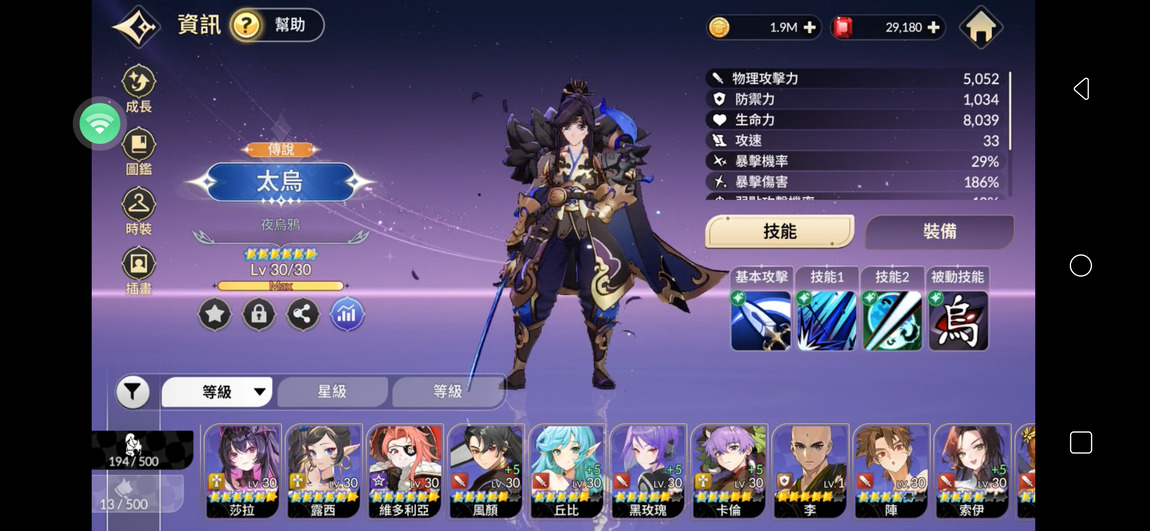Screen dimensions: 1150x531
Task: Open the 時裝 costume menu
Action: tap(139, 211)
